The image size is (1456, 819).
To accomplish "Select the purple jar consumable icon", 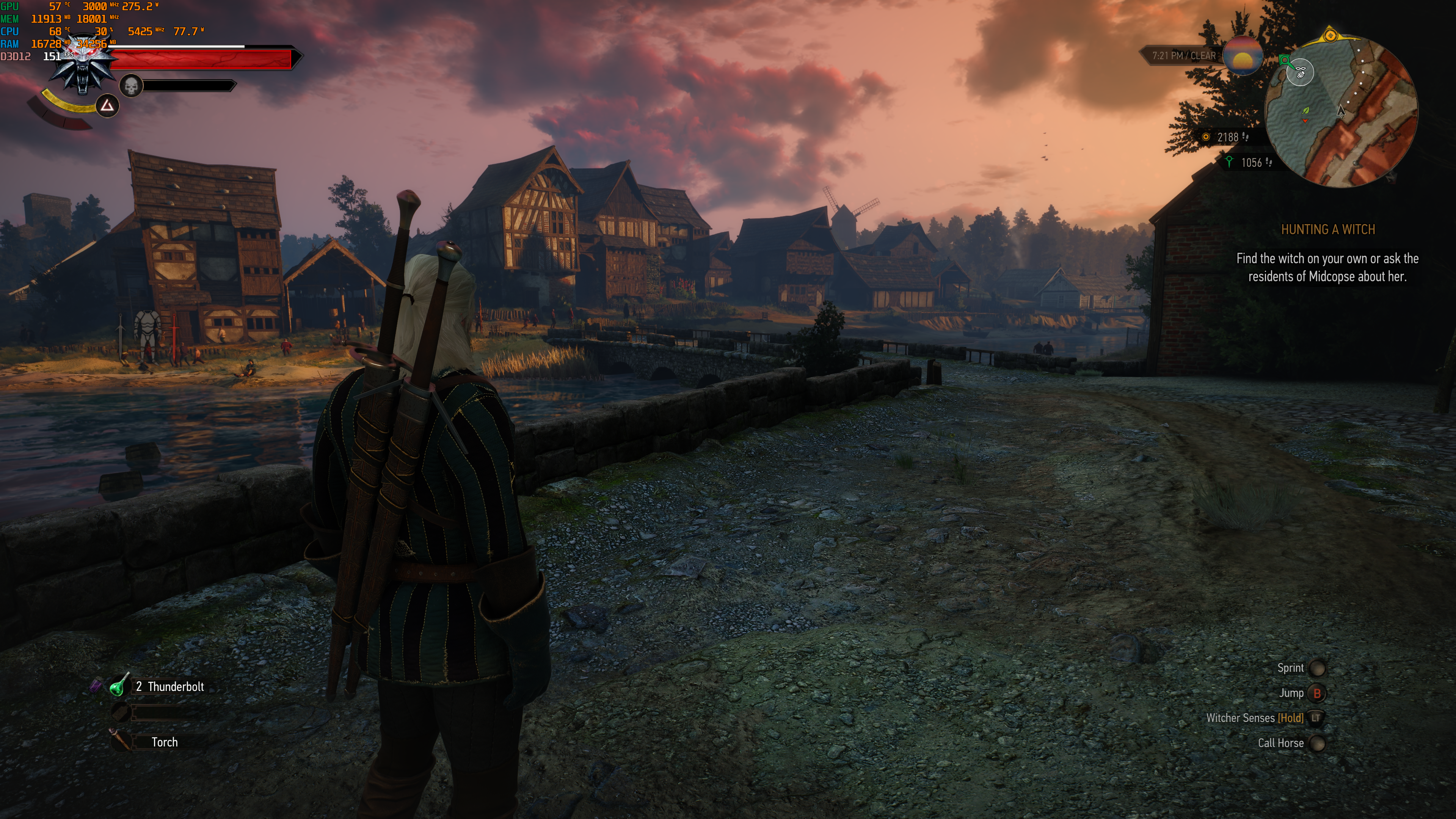I will (x=96, y=686).
